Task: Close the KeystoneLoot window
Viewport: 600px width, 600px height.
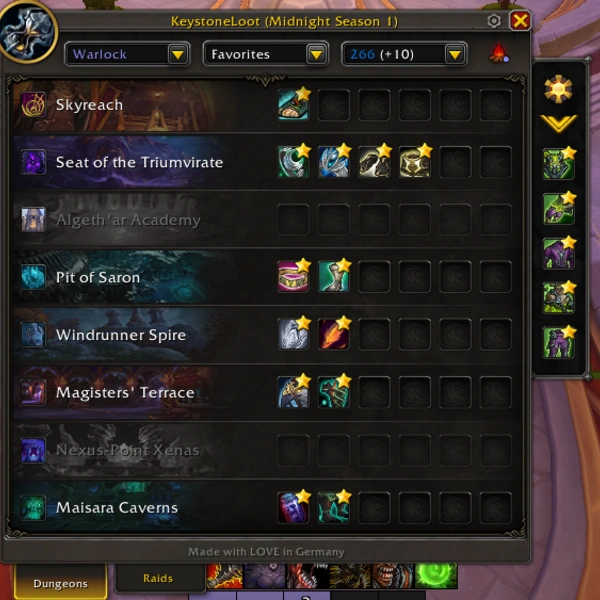Action: coord(520,20)
